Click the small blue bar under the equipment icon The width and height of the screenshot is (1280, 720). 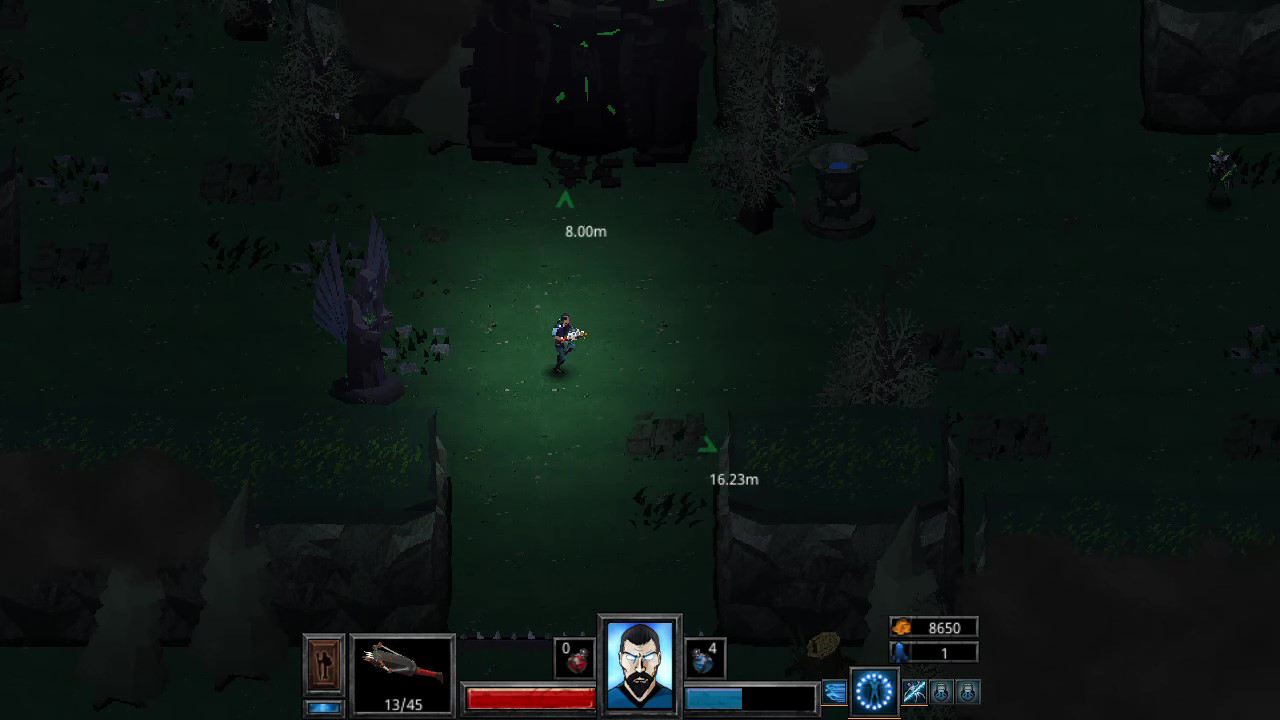(325, 707)
